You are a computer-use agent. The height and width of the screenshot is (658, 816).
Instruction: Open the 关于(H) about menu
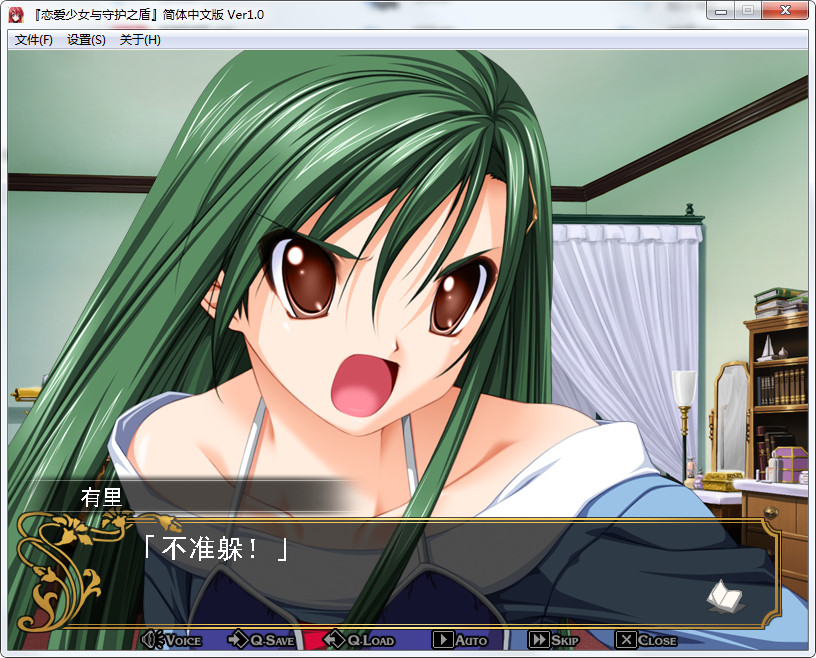tap(140, 40)
